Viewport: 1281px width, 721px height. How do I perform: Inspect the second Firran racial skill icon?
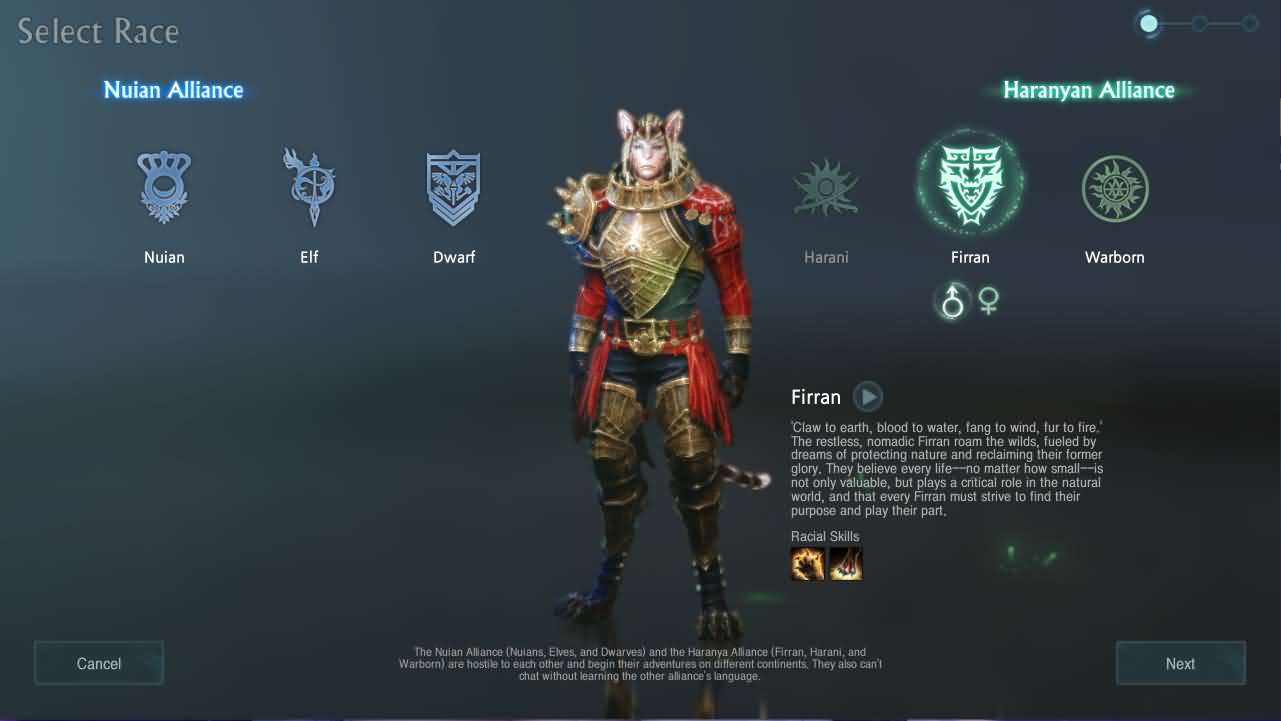[x=845, y=564]
